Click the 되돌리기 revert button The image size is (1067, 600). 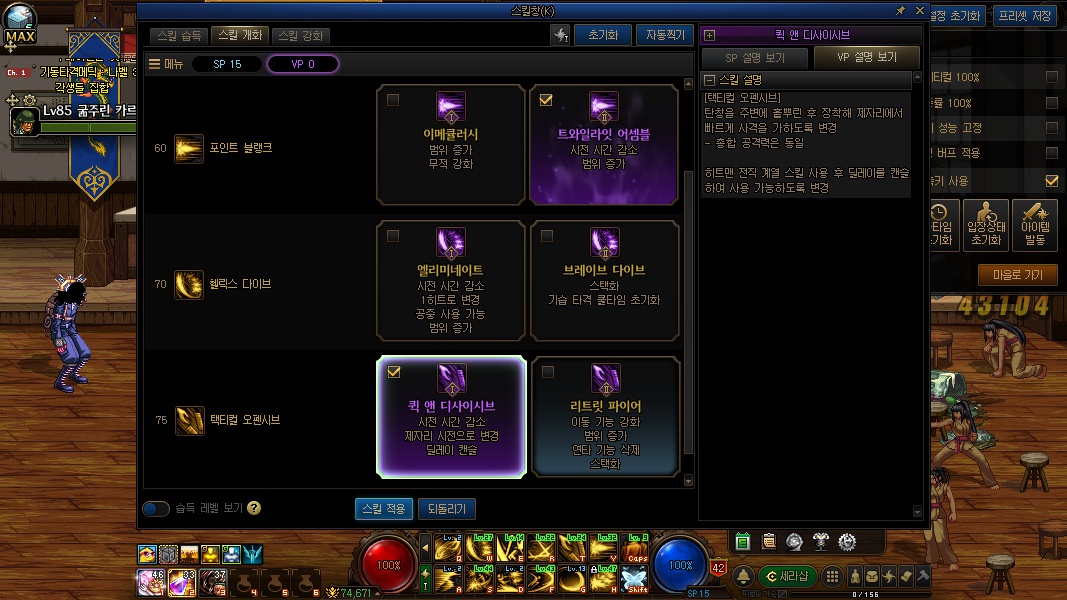pyautogui.click(x=446, y=509)
